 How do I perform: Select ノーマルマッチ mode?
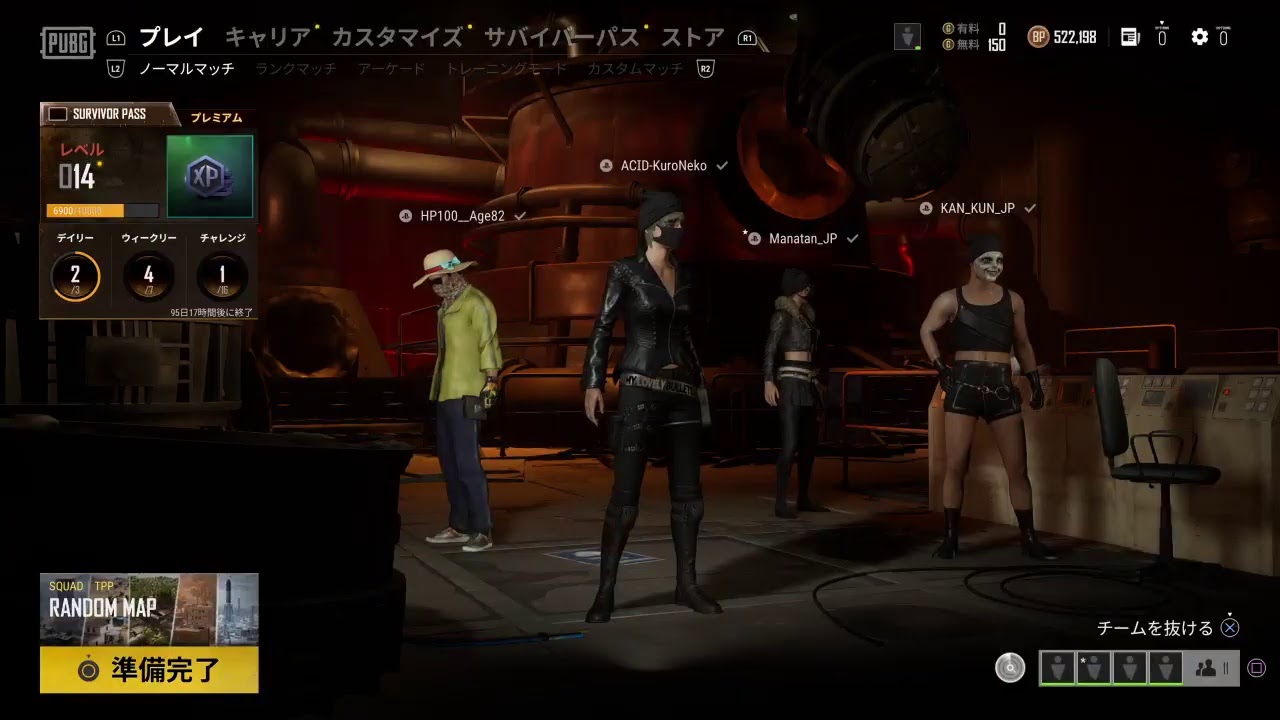(x=186, y=69)
